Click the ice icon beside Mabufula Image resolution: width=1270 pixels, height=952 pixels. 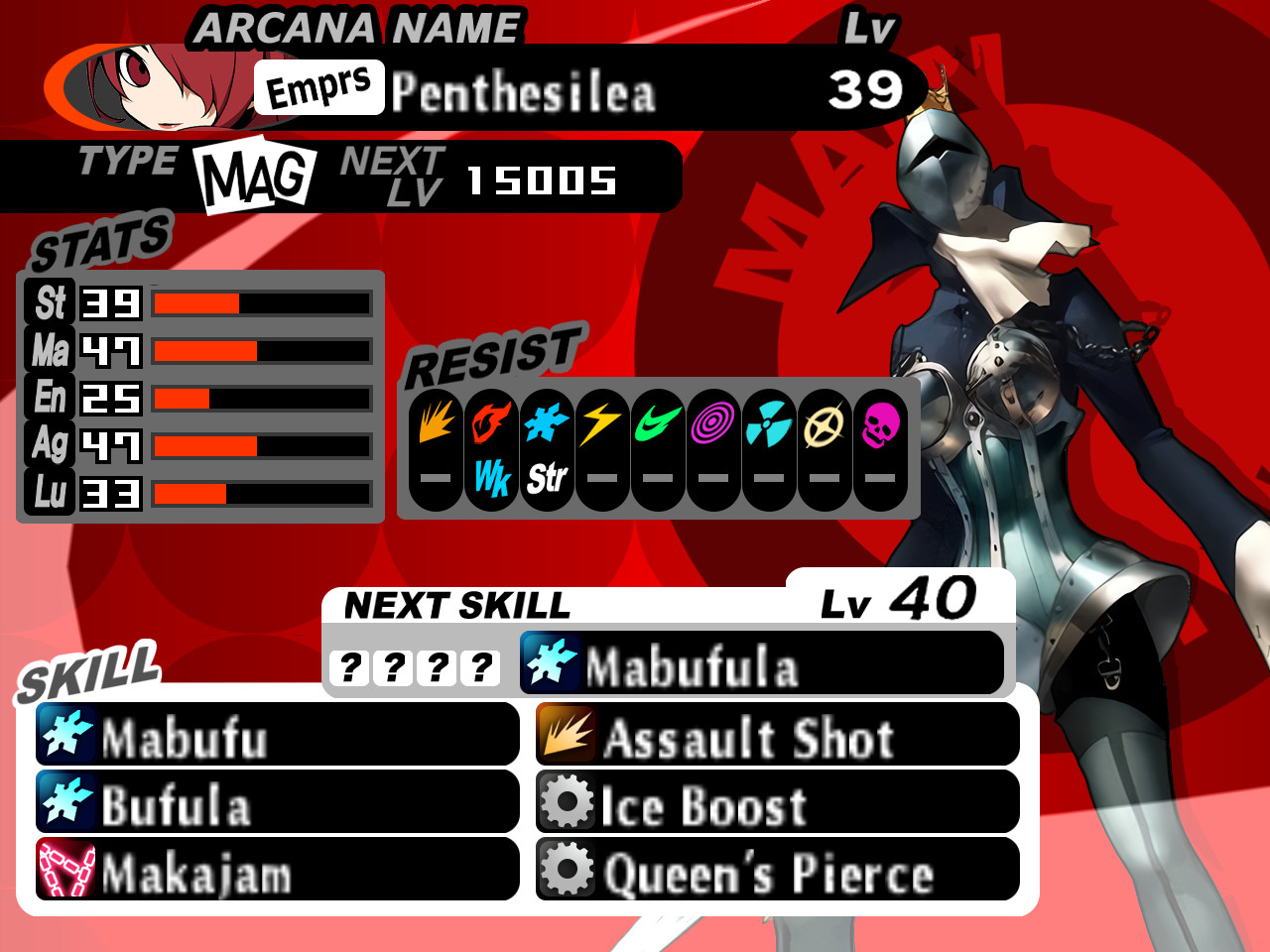[x=550, y=661]
